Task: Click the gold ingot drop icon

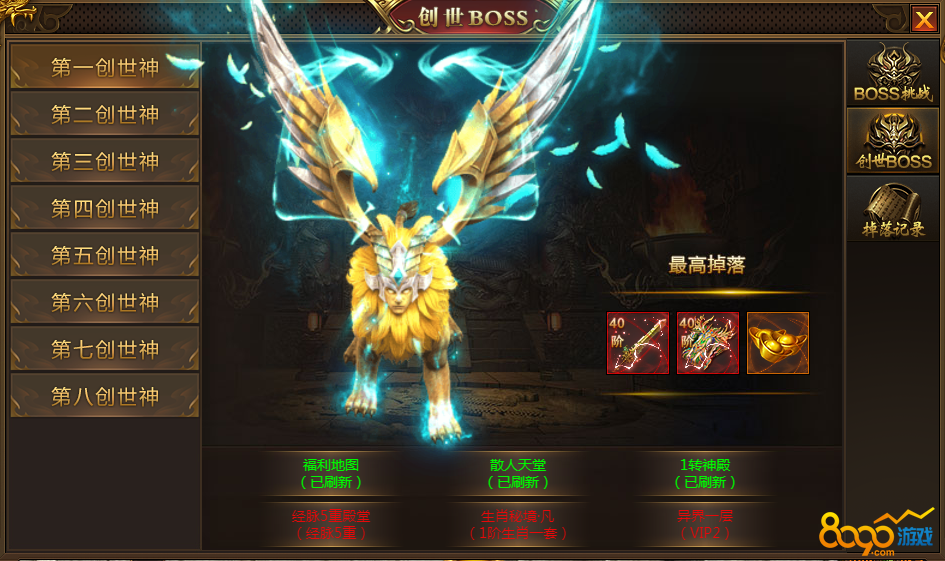Action: 778,343
